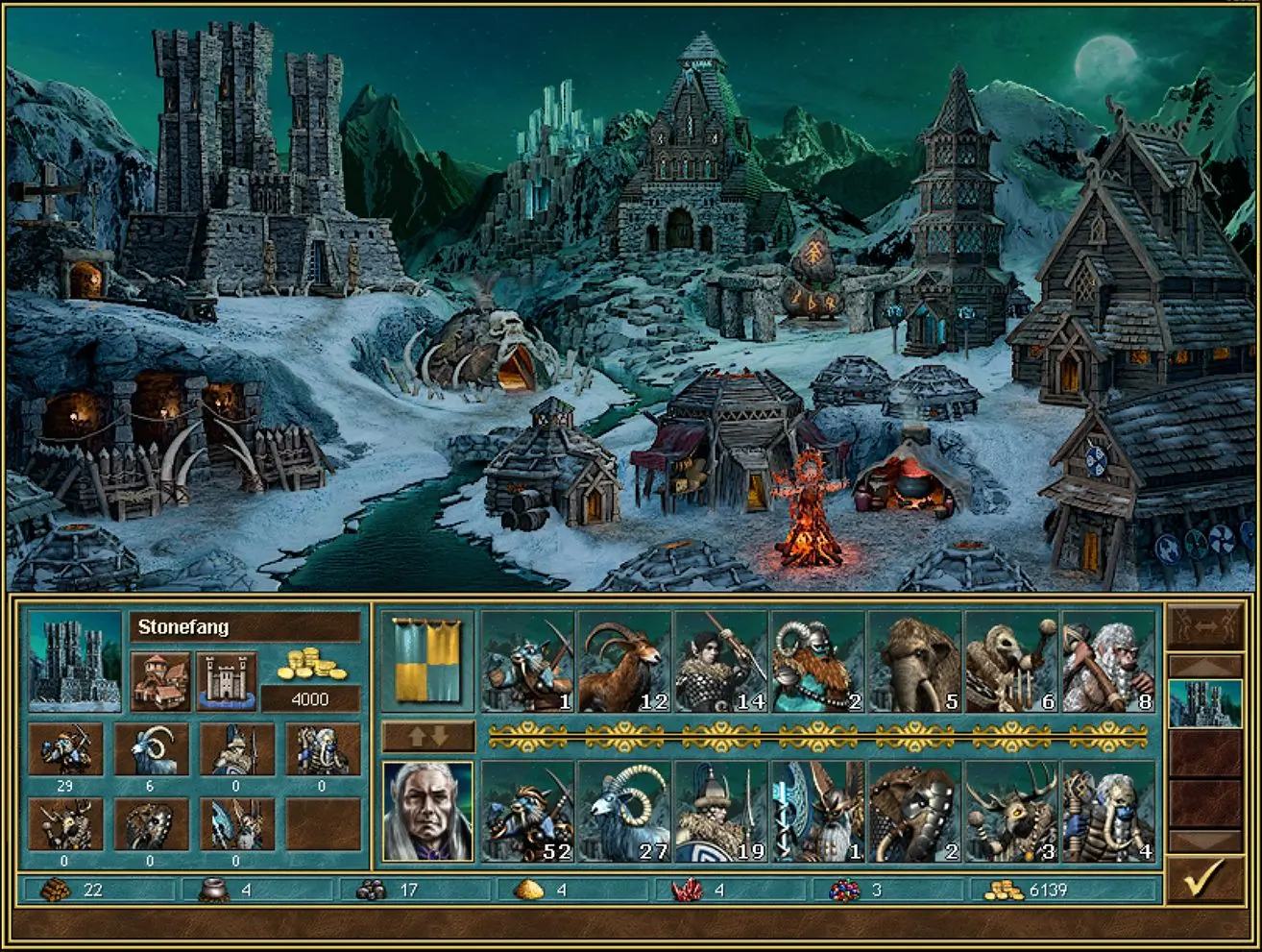View the creature growth icon showing 29
The height and width of the screenshot is (952, 1262).
pos(65,750)
